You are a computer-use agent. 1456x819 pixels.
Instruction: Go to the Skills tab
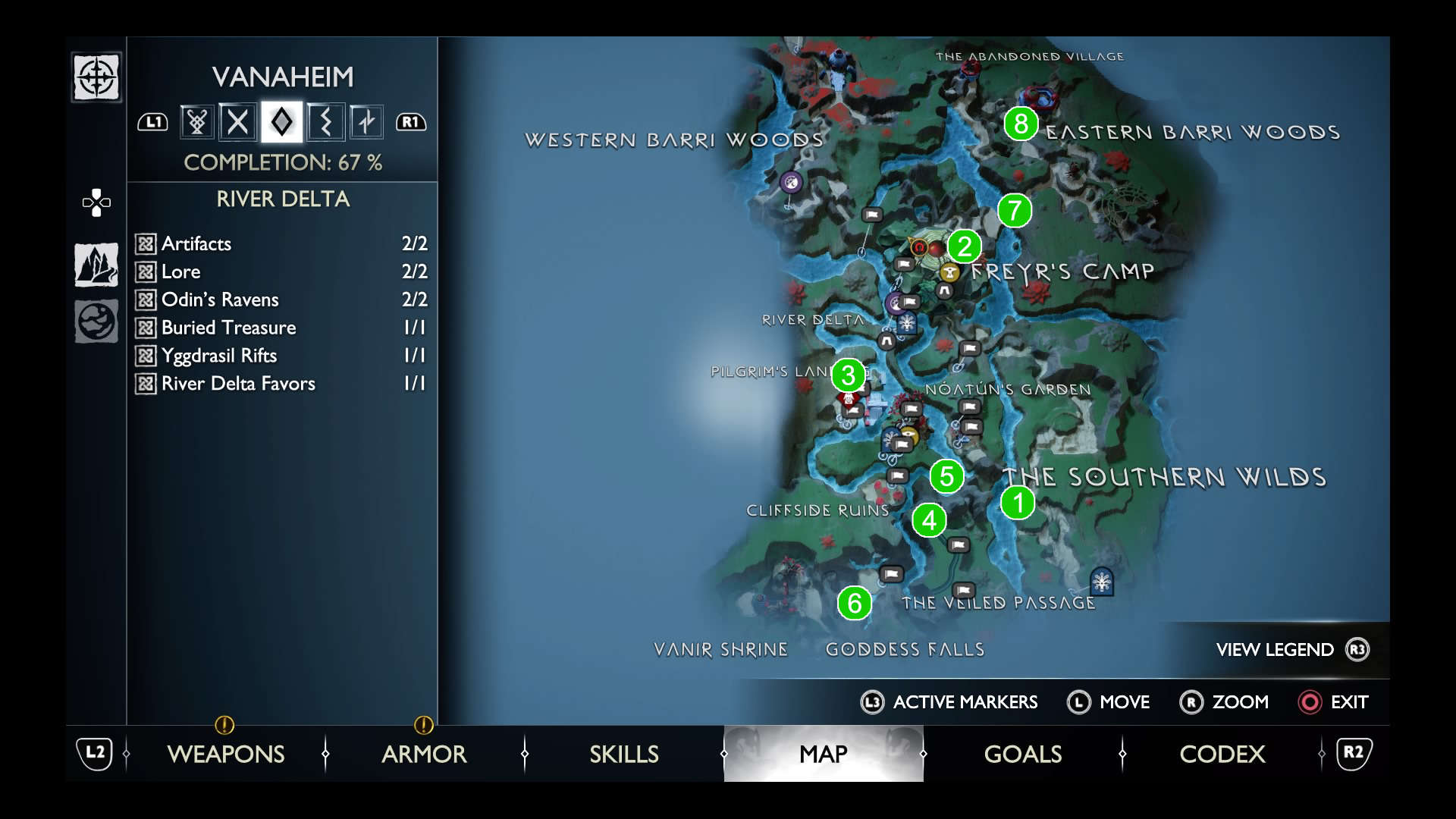[x=624, y=754]
